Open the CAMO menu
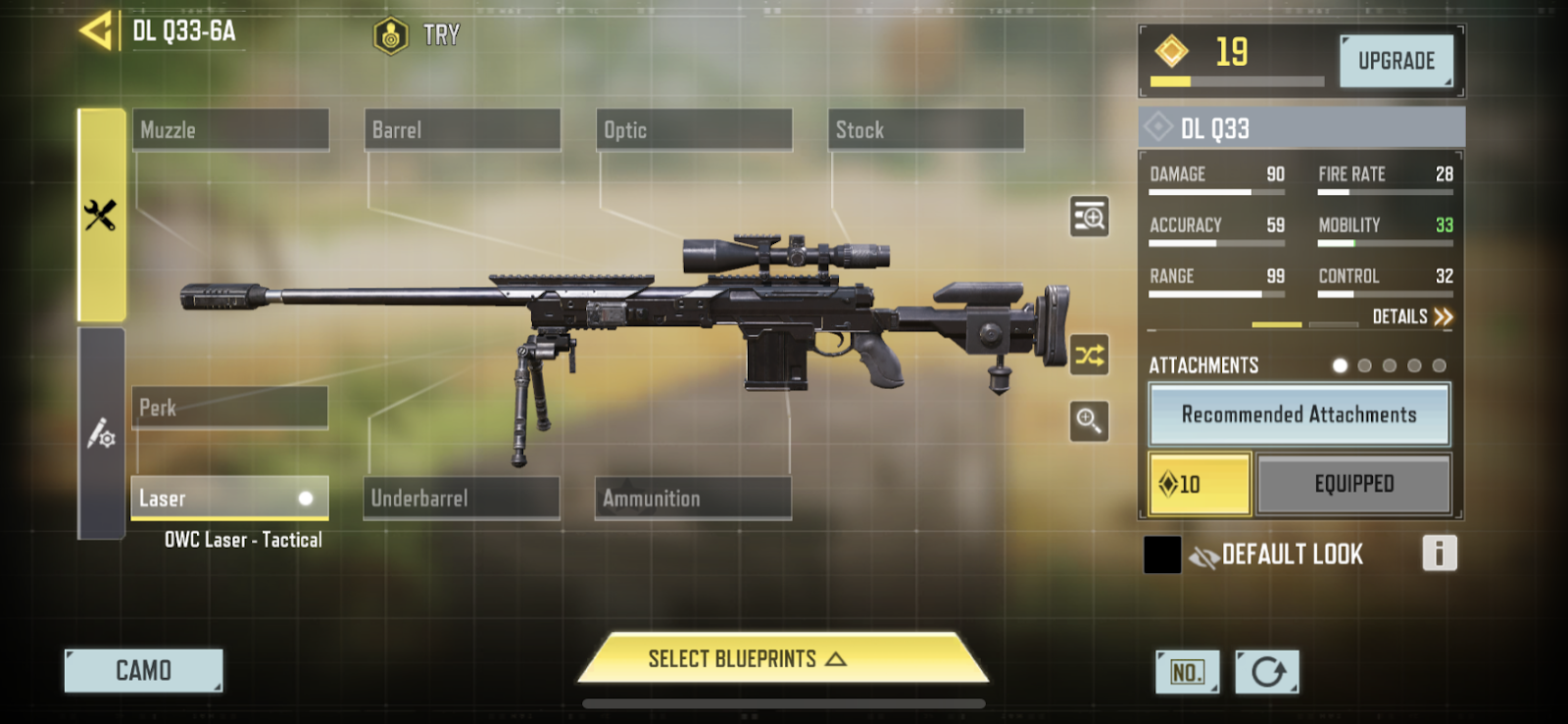 pyautogui.click(x=143, y=671)
